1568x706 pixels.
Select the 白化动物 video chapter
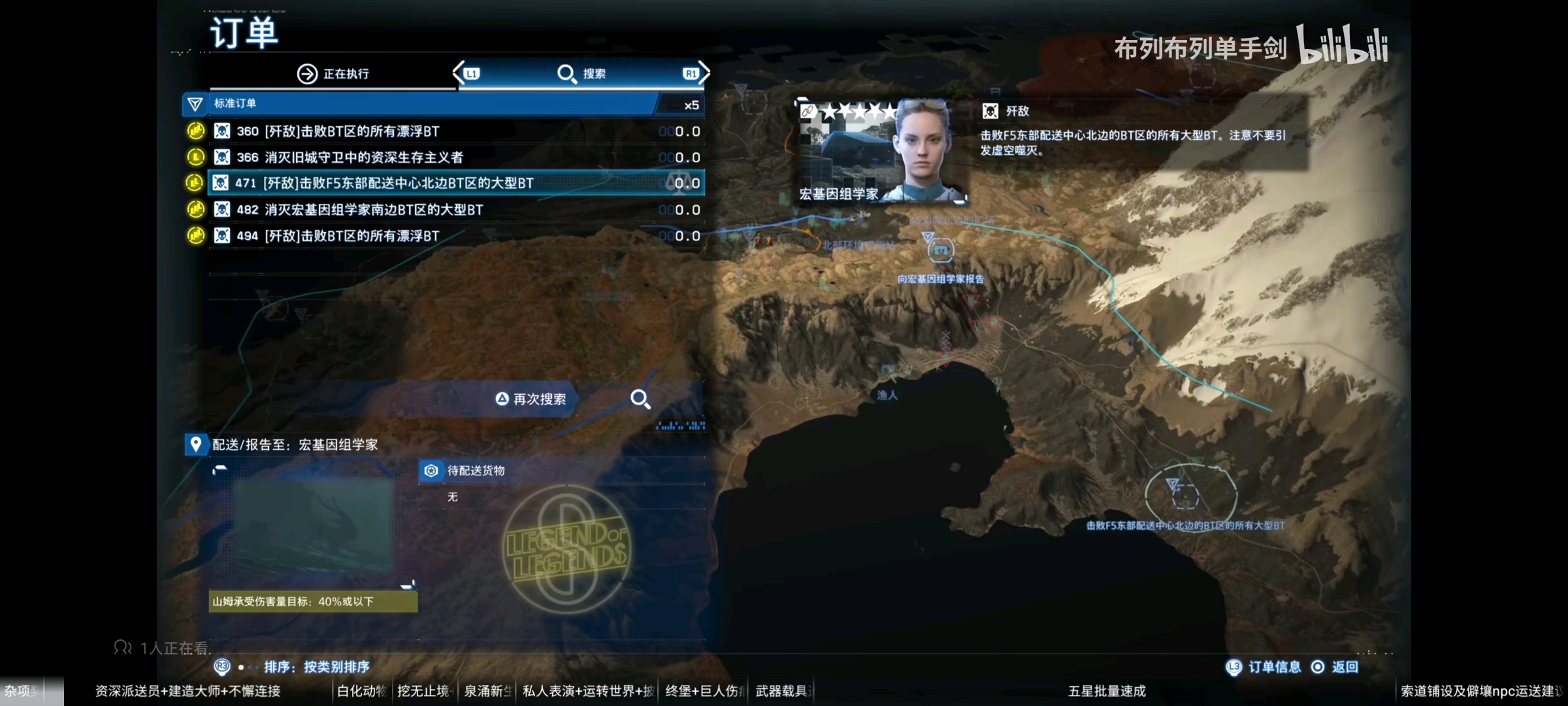(361, 691)
